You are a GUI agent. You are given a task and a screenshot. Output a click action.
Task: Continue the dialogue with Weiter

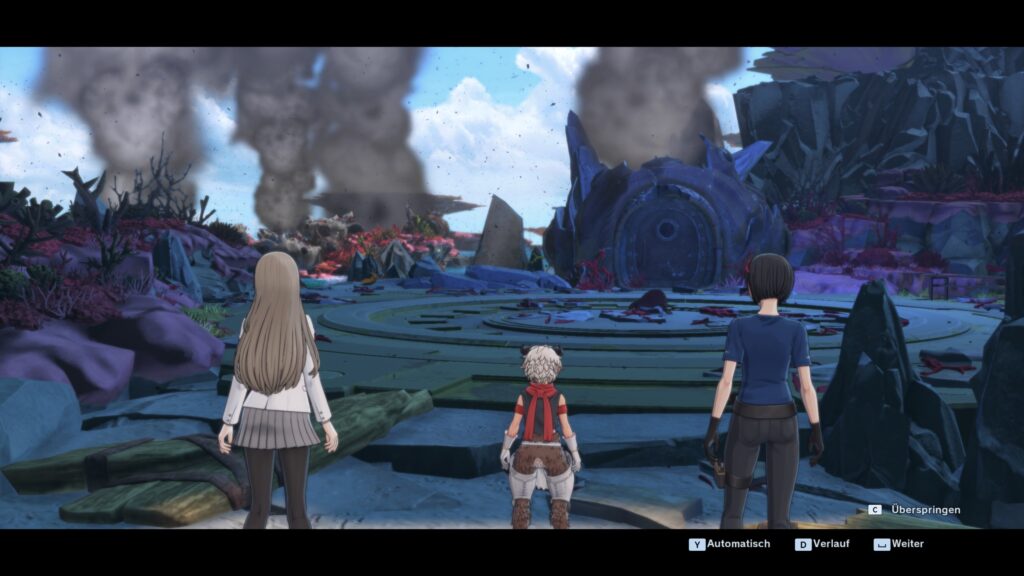(899, 544)
